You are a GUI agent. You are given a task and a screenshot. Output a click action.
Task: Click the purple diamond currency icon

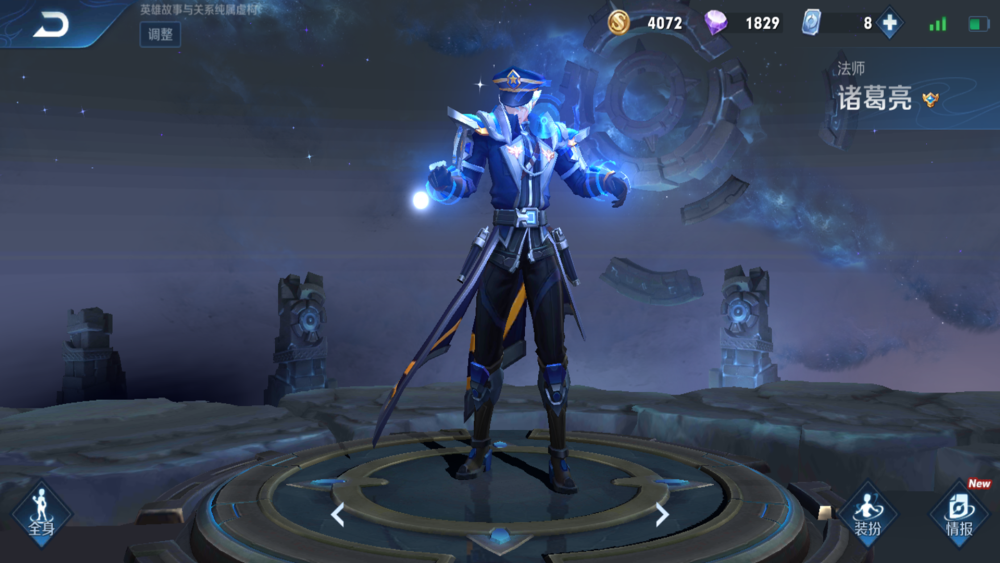click(x=716, y=23)
